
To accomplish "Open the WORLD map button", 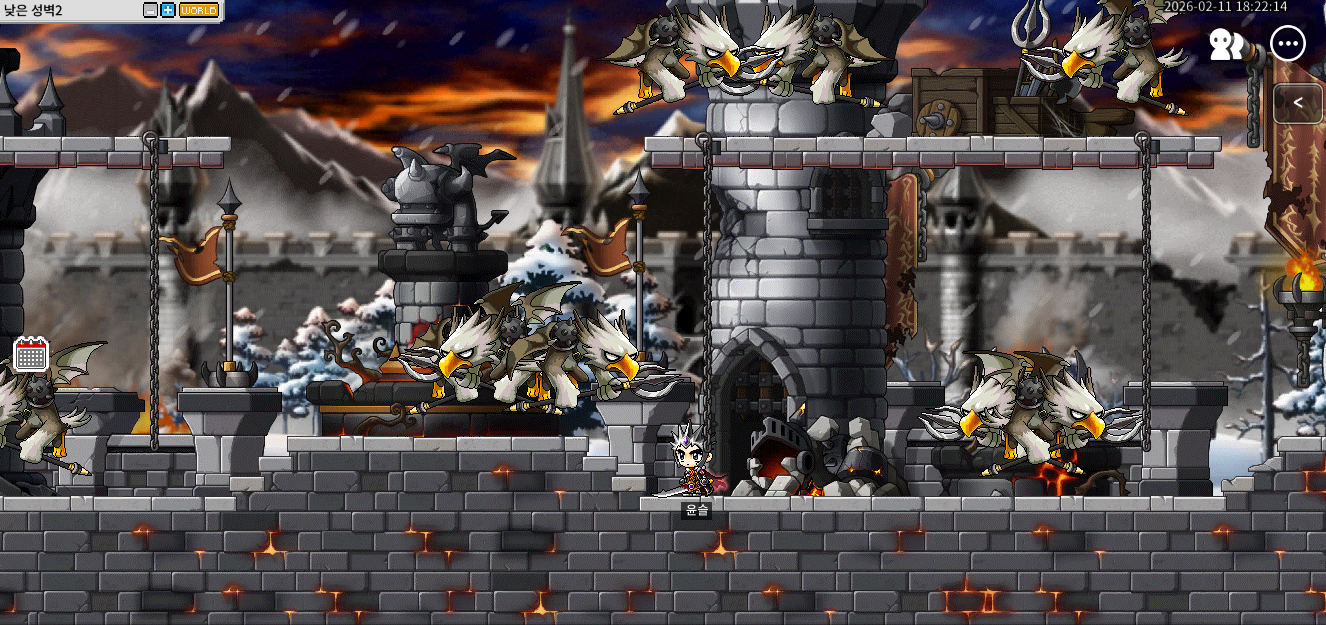I will [198, 10].
